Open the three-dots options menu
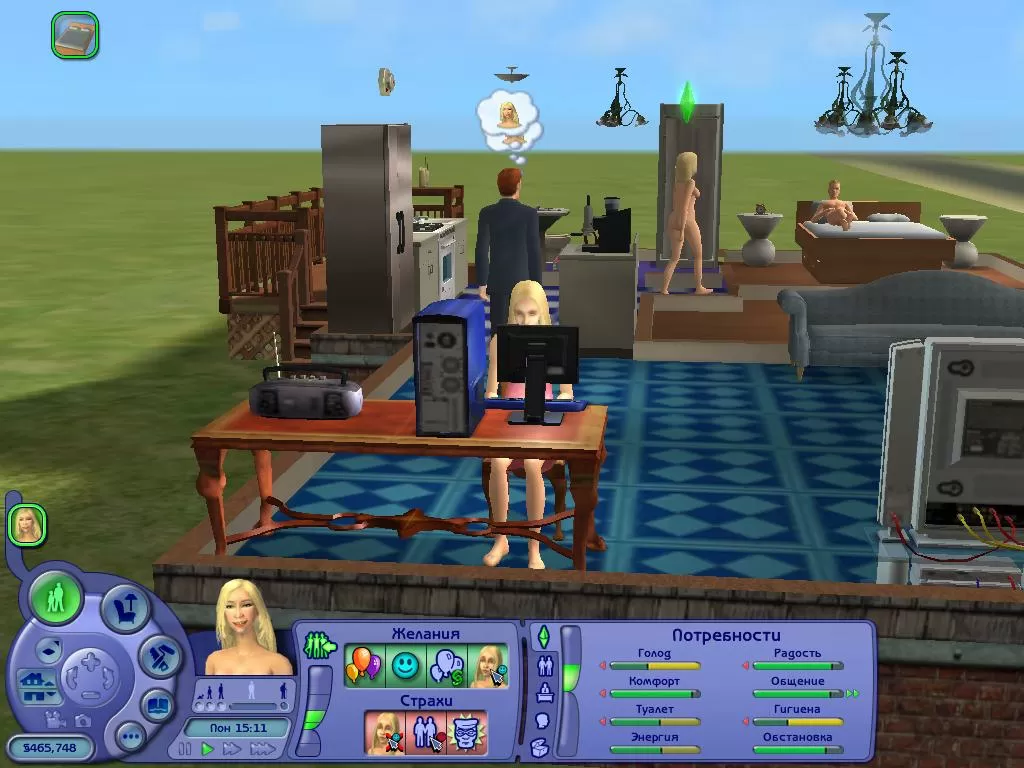This screenshot has height=768, width=1024. (130, 738)
